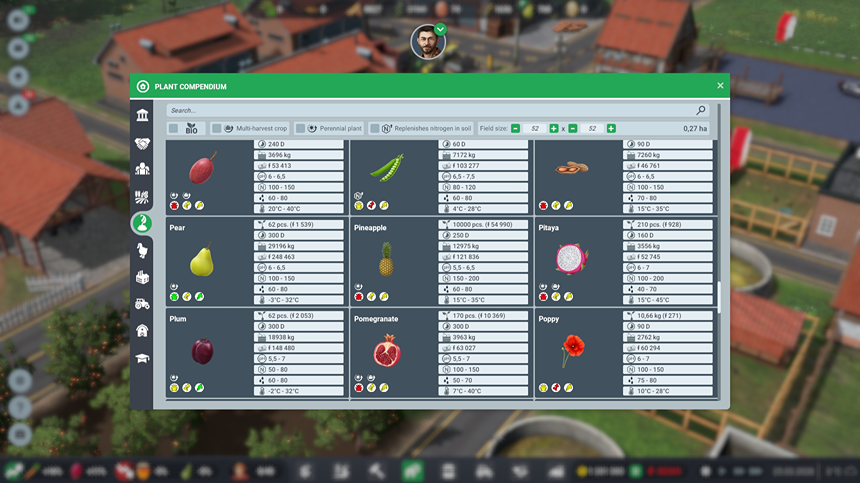
Task: Open the bank building sidebar tab
Action: tap(143, 116)
